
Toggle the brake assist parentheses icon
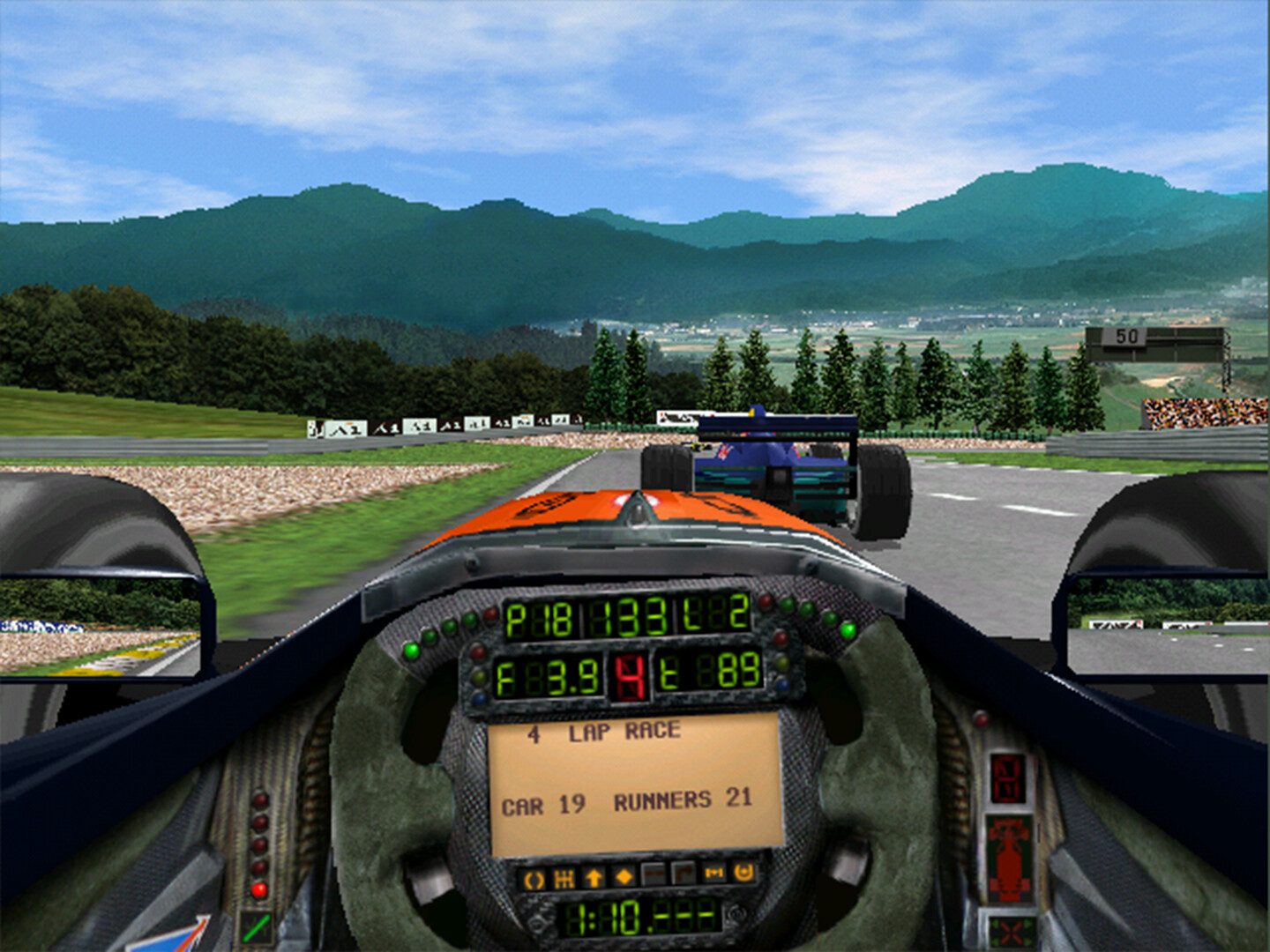click(x=534, y=879)
